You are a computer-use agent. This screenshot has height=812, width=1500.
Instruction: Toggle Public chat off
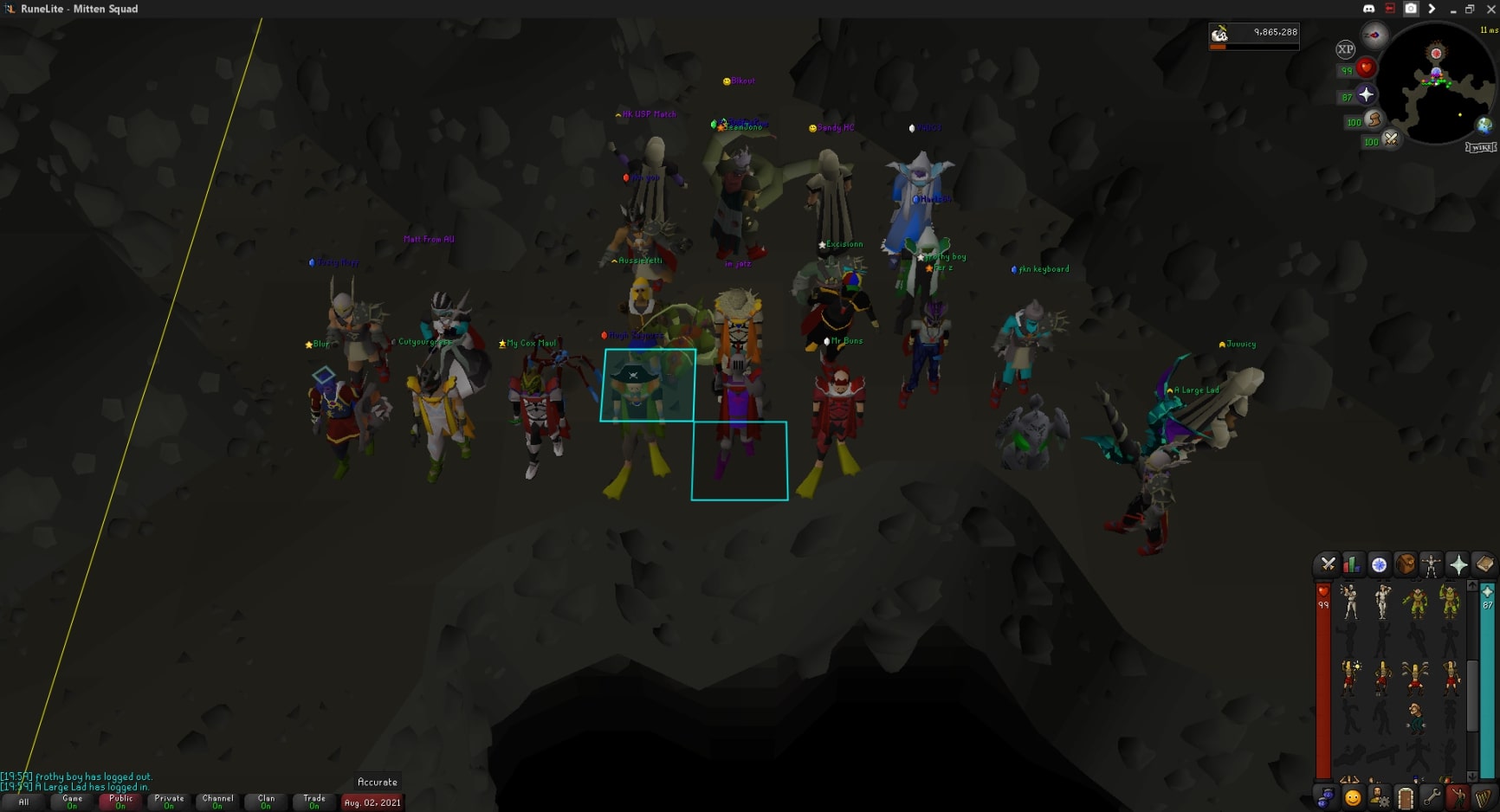click(120, 802)
